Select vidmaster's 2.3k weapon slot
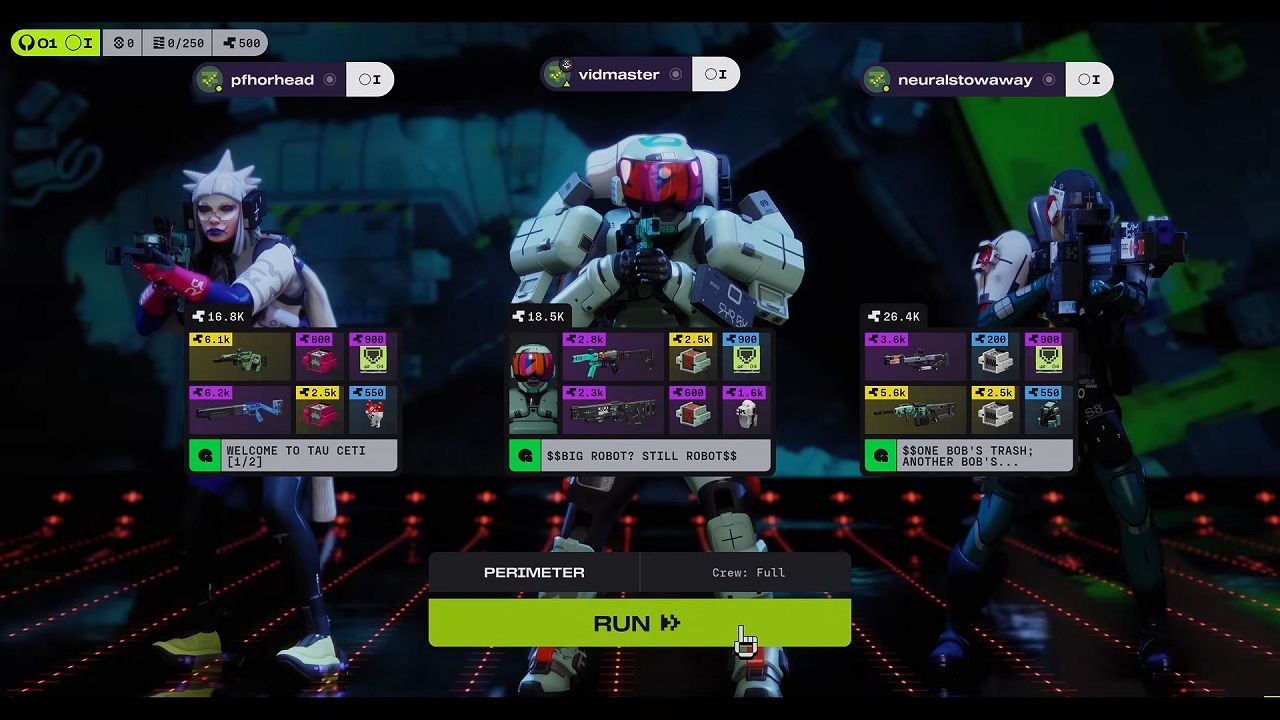The width and height of the screenshot is (1280, 720). 612,409
